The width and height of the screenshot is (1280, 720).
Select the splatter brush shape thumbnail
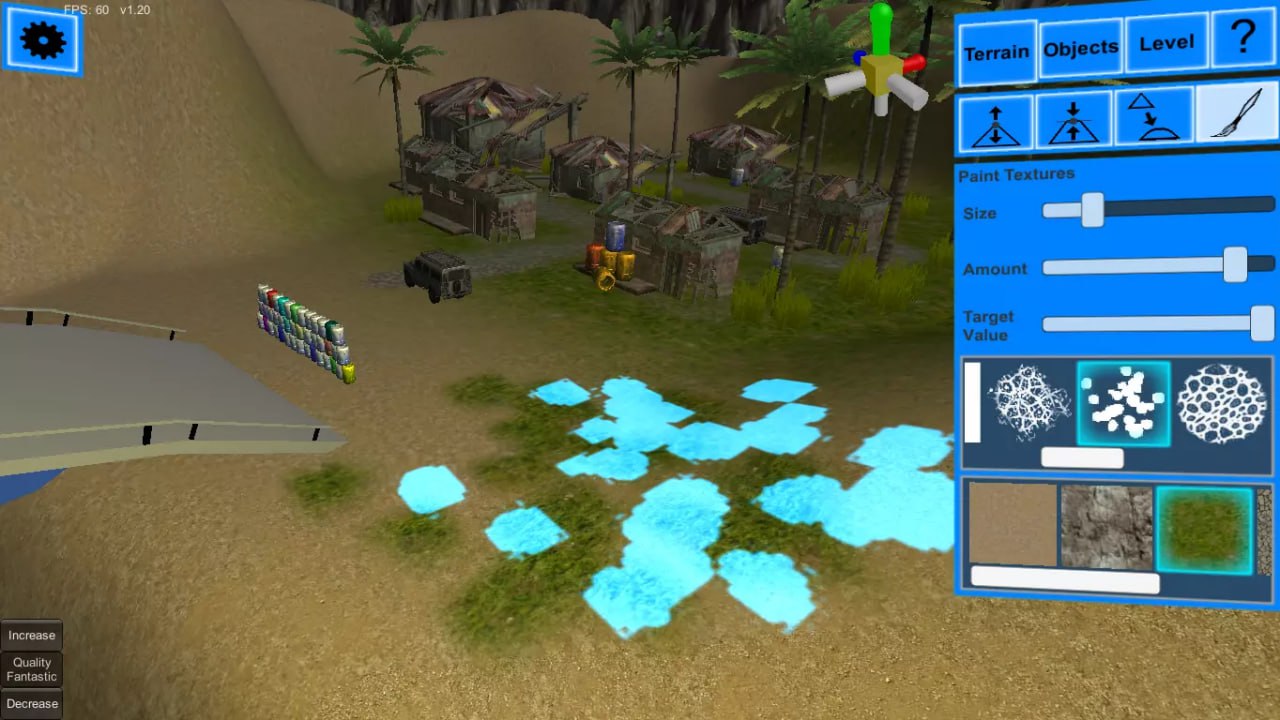click(1124, 404)
